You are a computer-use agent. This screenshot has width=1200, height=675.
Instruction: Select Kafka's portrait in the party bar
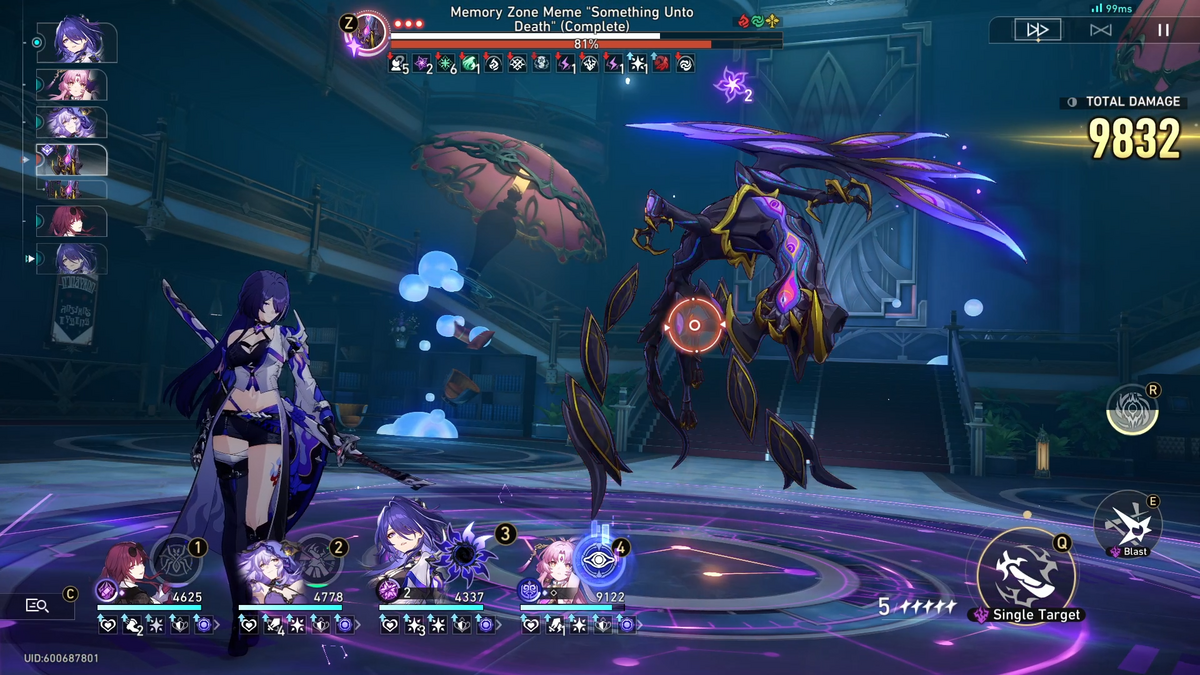point(125,568)
